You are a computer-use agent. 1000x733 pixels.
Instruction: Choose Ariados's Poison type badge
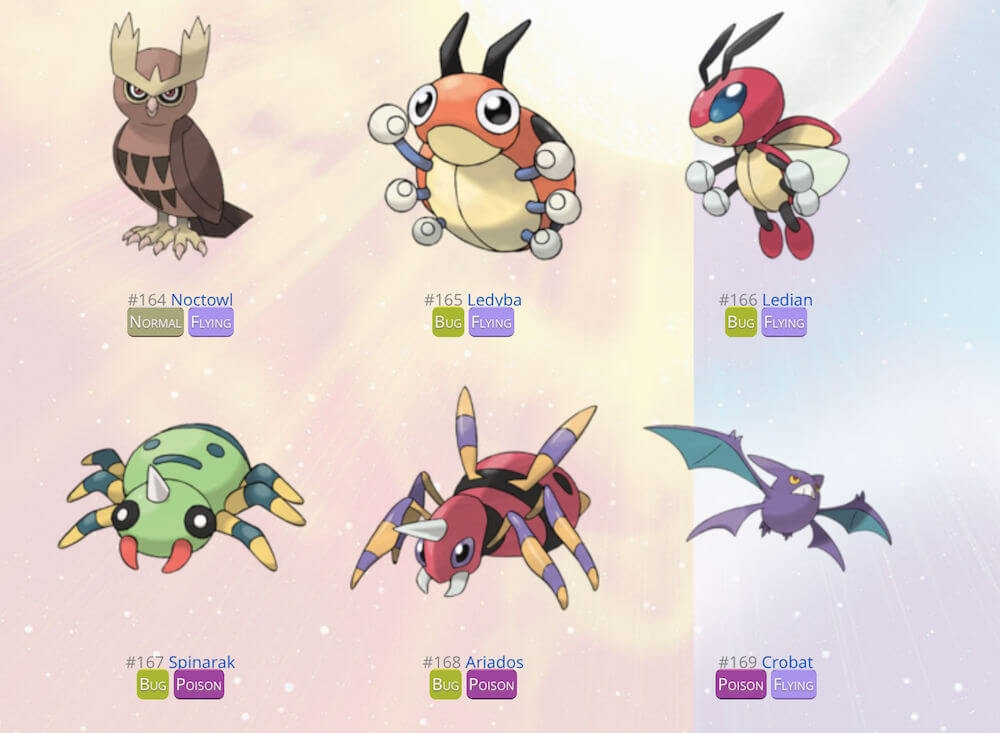(x=492, y=685)
